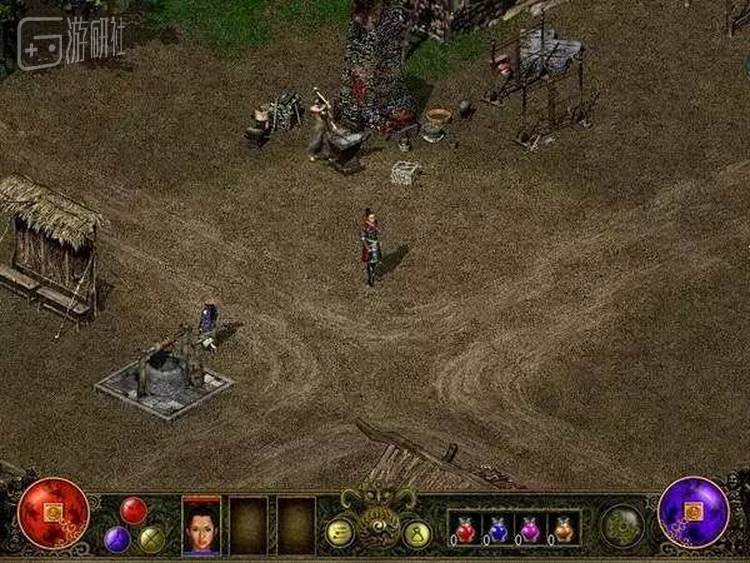750x563 pixels.
Task: Select the small red orb button
Action: coord(134,510)
